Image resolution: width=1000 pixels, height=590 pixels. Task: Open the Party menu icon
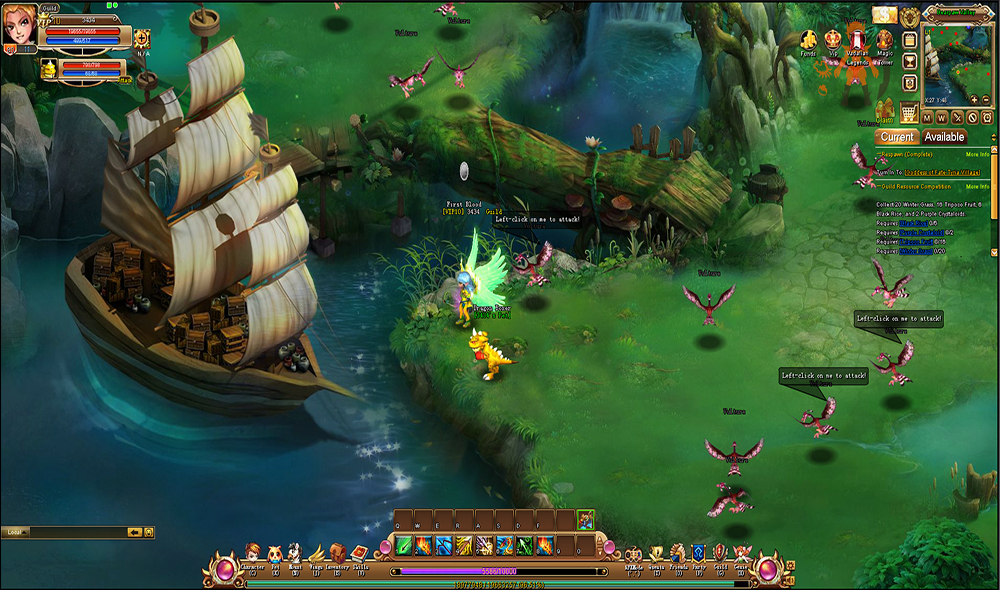click(x=698, y=553)
